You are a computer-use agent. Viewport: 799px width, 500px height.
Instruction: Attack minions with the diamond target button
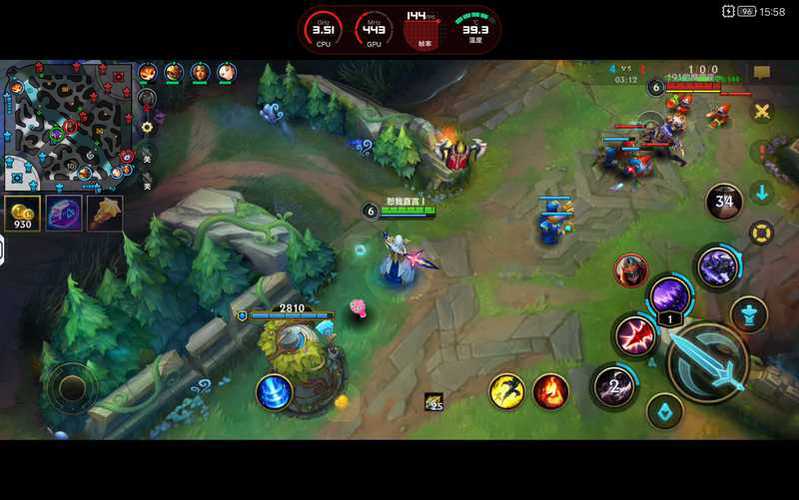[x=664, y=410]
